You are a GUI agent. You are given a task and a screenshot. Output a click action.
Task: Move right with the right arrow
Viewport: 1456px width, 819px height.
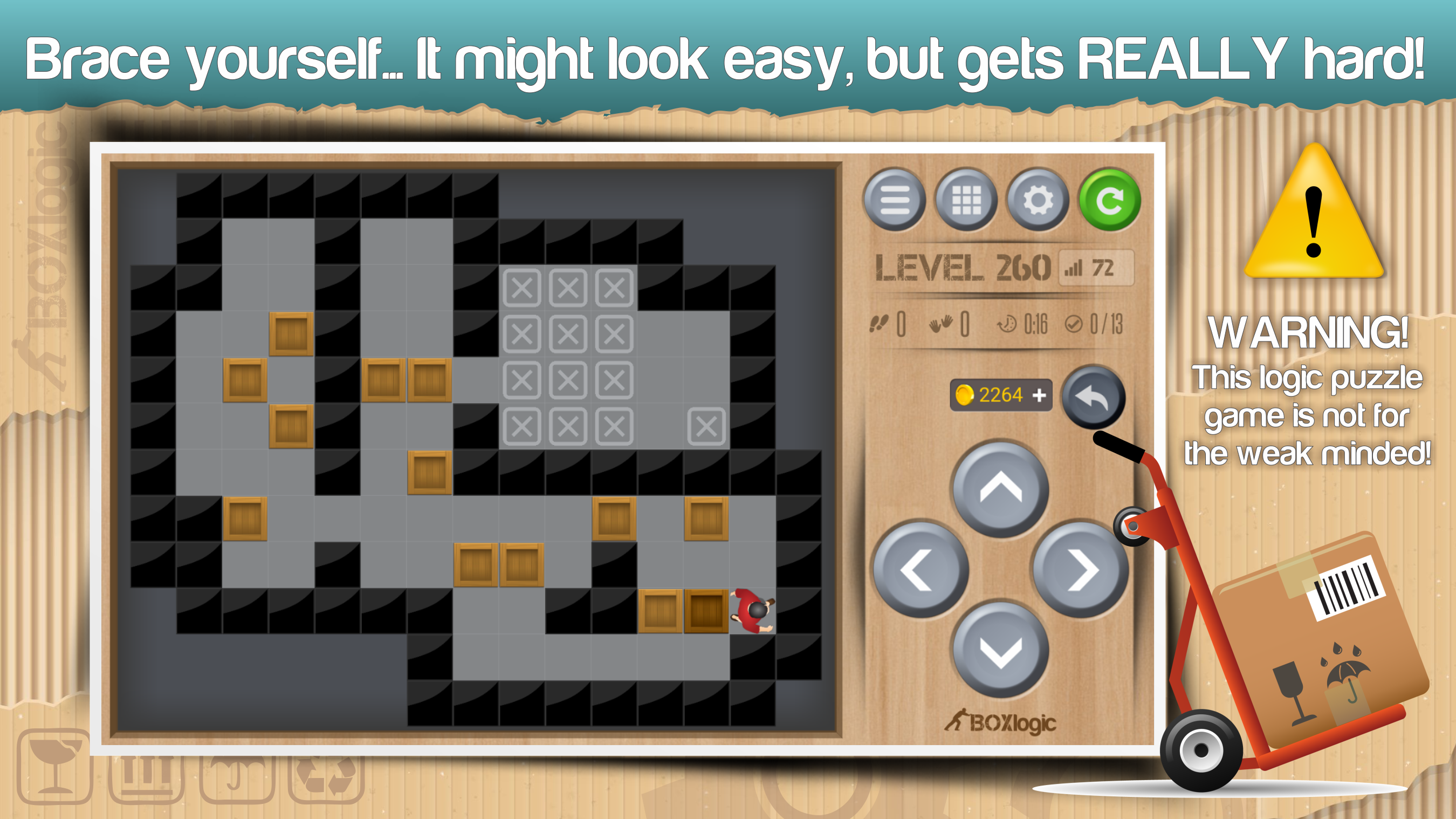1080,570
